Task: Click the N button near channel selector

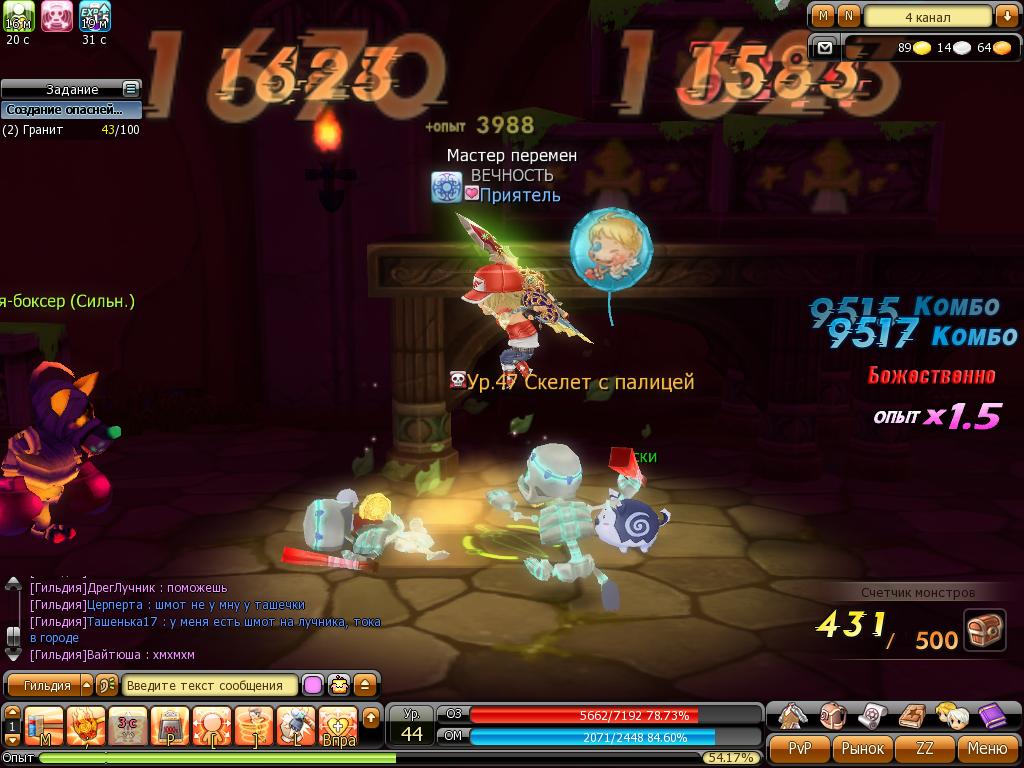Action: click(848, 16)
